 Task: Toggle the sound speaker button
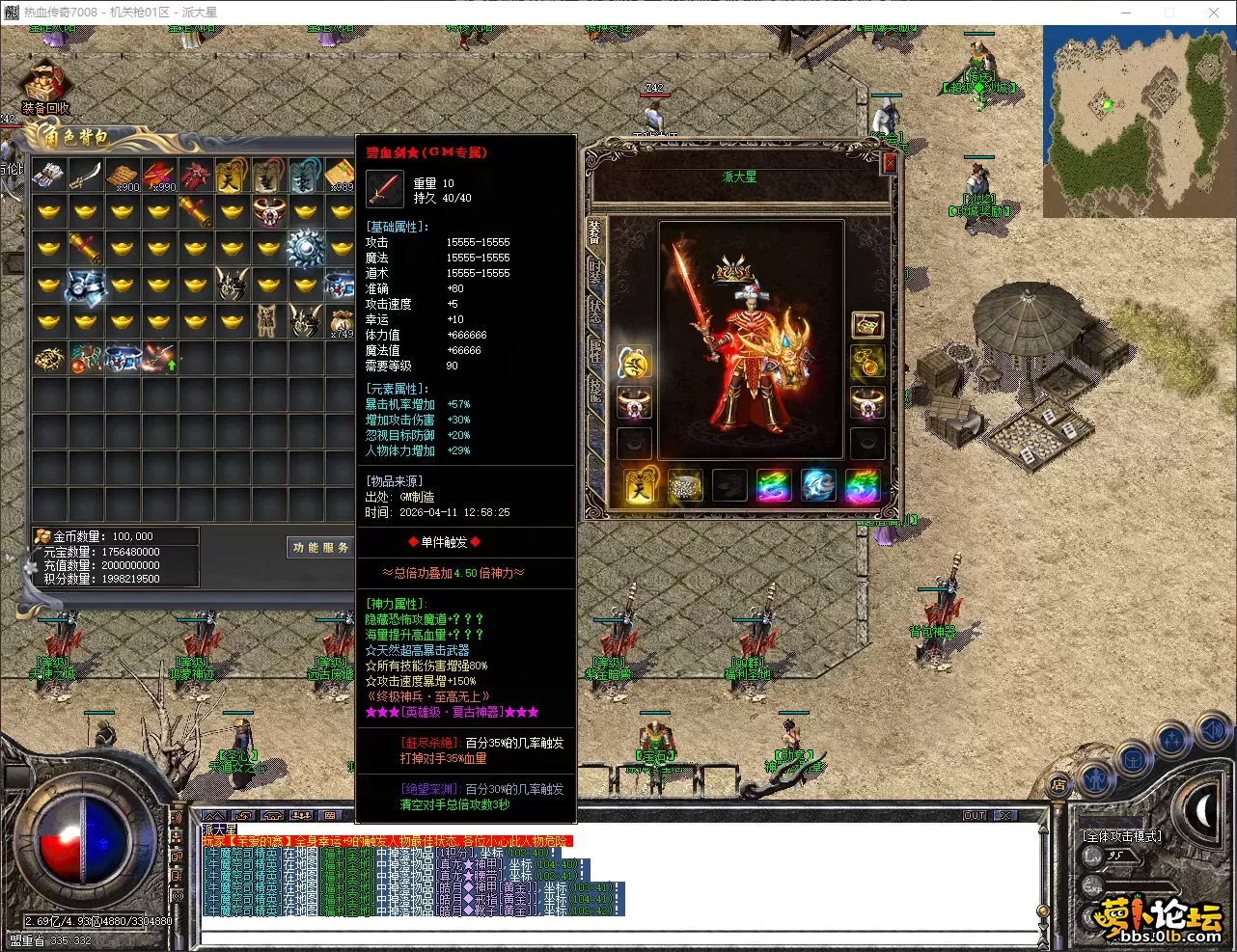coord(1212,732)
